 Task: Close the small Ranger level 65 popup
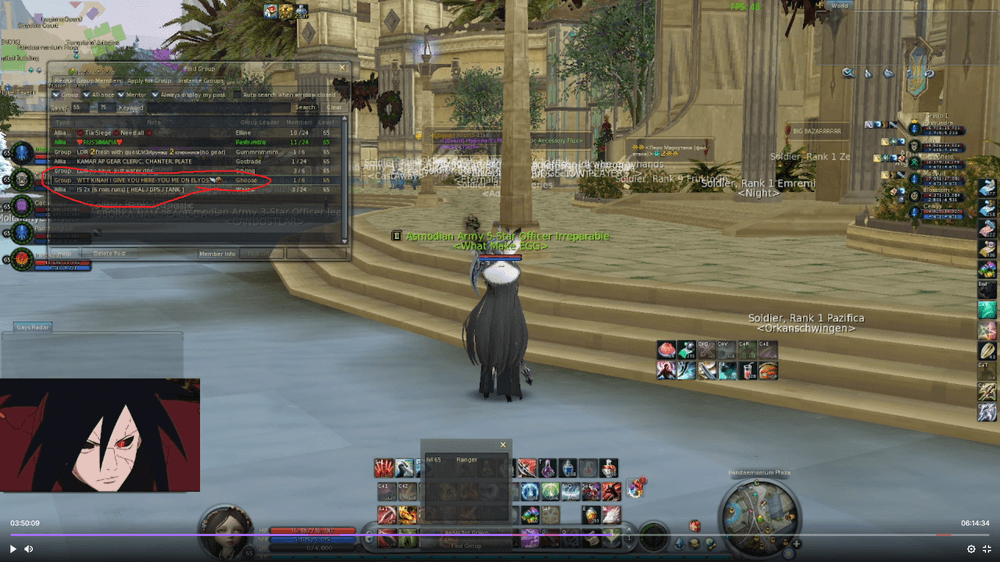pyautogui.click(x=503, y=445)
